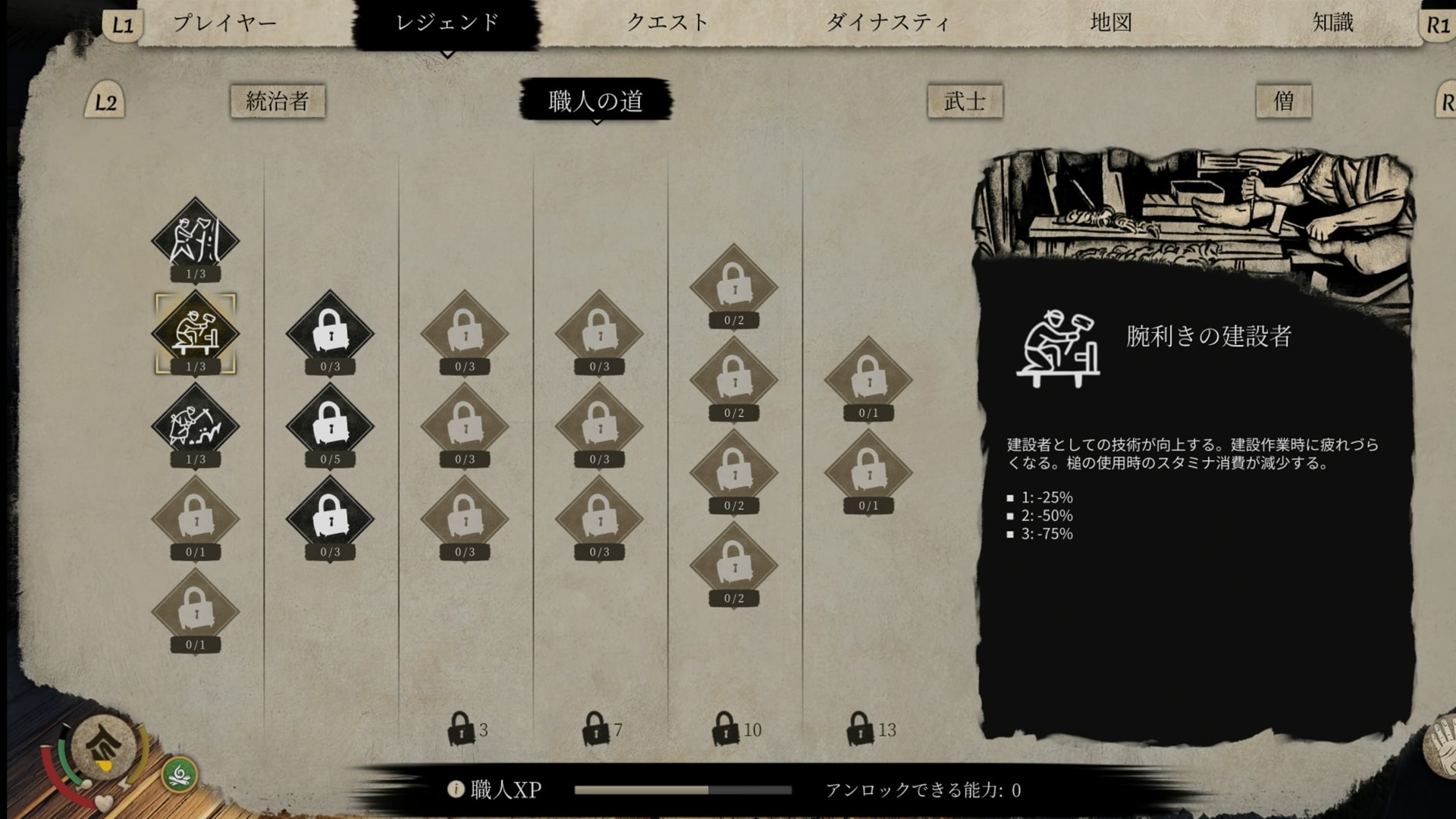Select the woodcutter tree-felling skill icon
This screenshot has height=819, width=1456.
196,239
